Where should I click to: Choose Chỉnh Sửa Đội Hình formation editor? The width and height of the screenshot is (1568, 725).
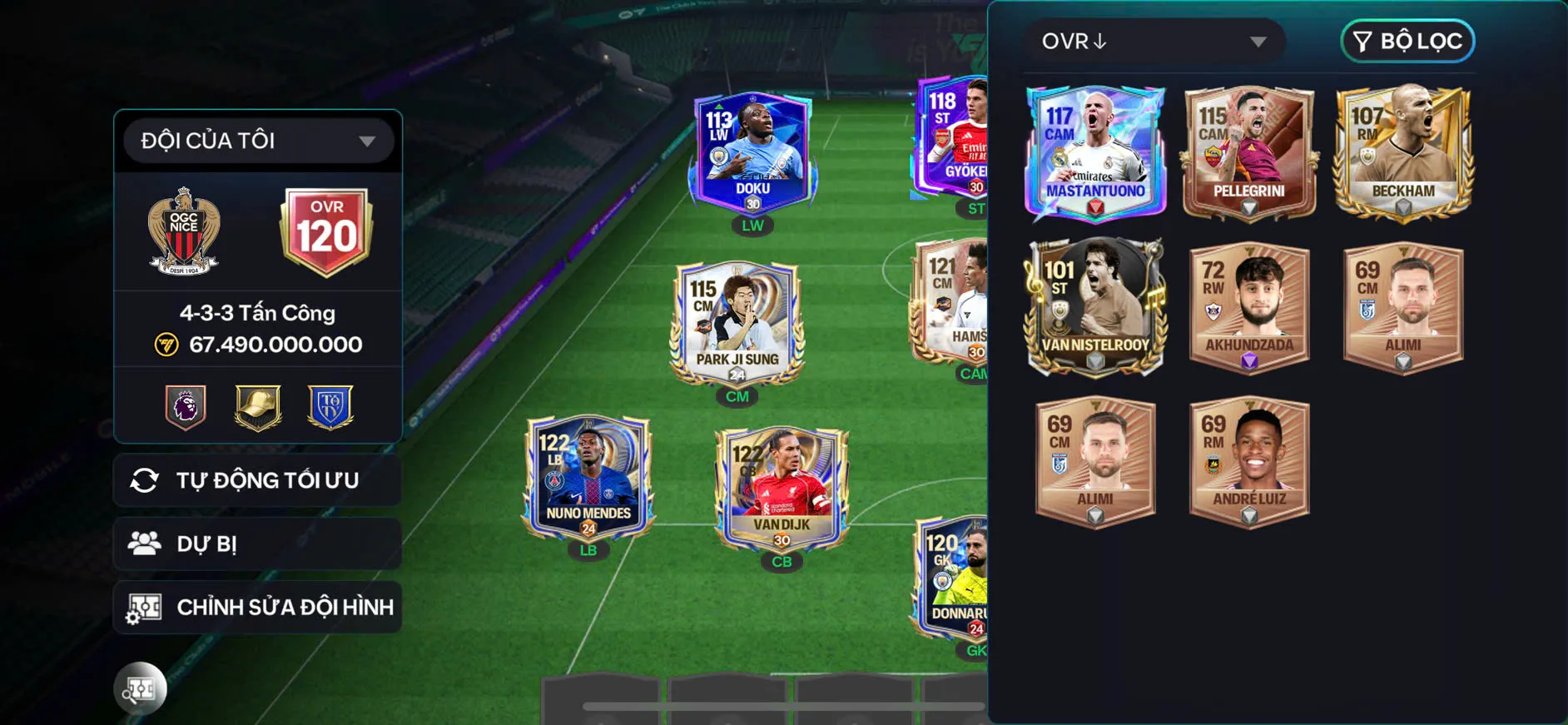tap(258, 608)
